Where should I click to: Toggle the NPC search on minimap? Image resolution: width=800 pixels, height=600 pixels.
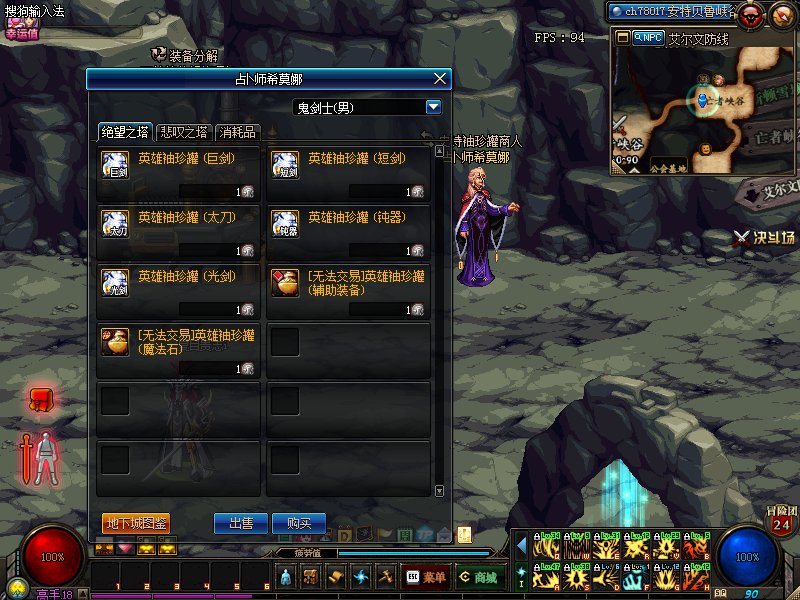[649, 37]
